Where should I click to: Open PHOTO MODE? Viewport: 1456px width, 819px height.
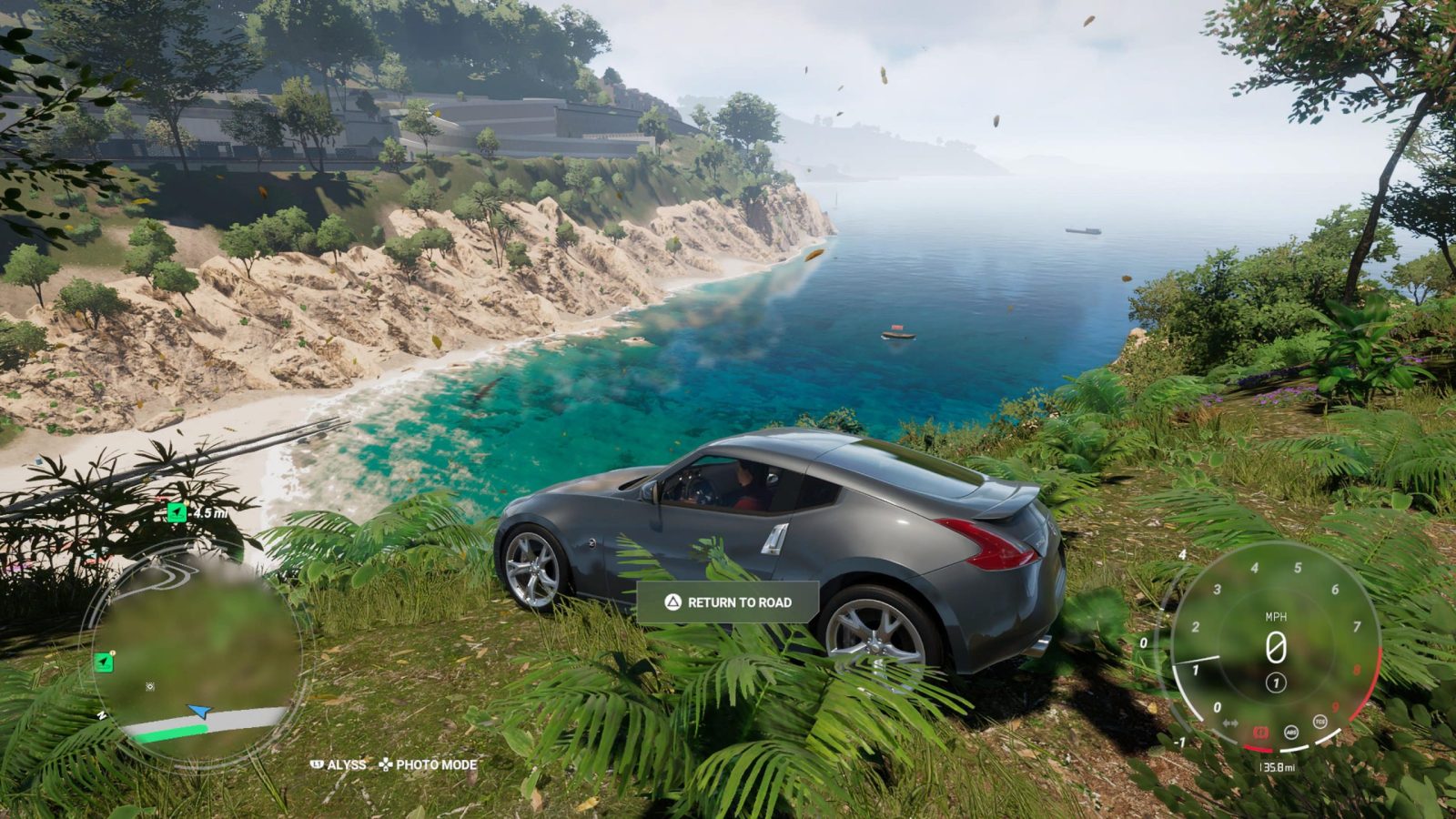(x=437, y=765)
